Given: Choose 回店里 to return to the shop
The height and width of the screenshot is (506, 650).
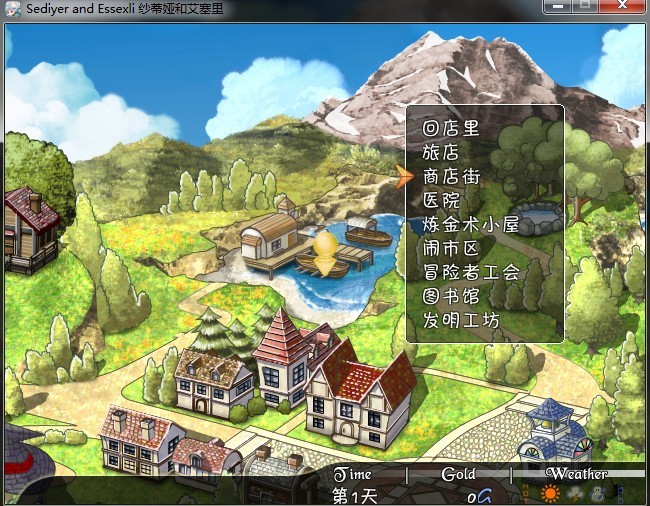Looking at the screenshot, I should tap(451, 129).
